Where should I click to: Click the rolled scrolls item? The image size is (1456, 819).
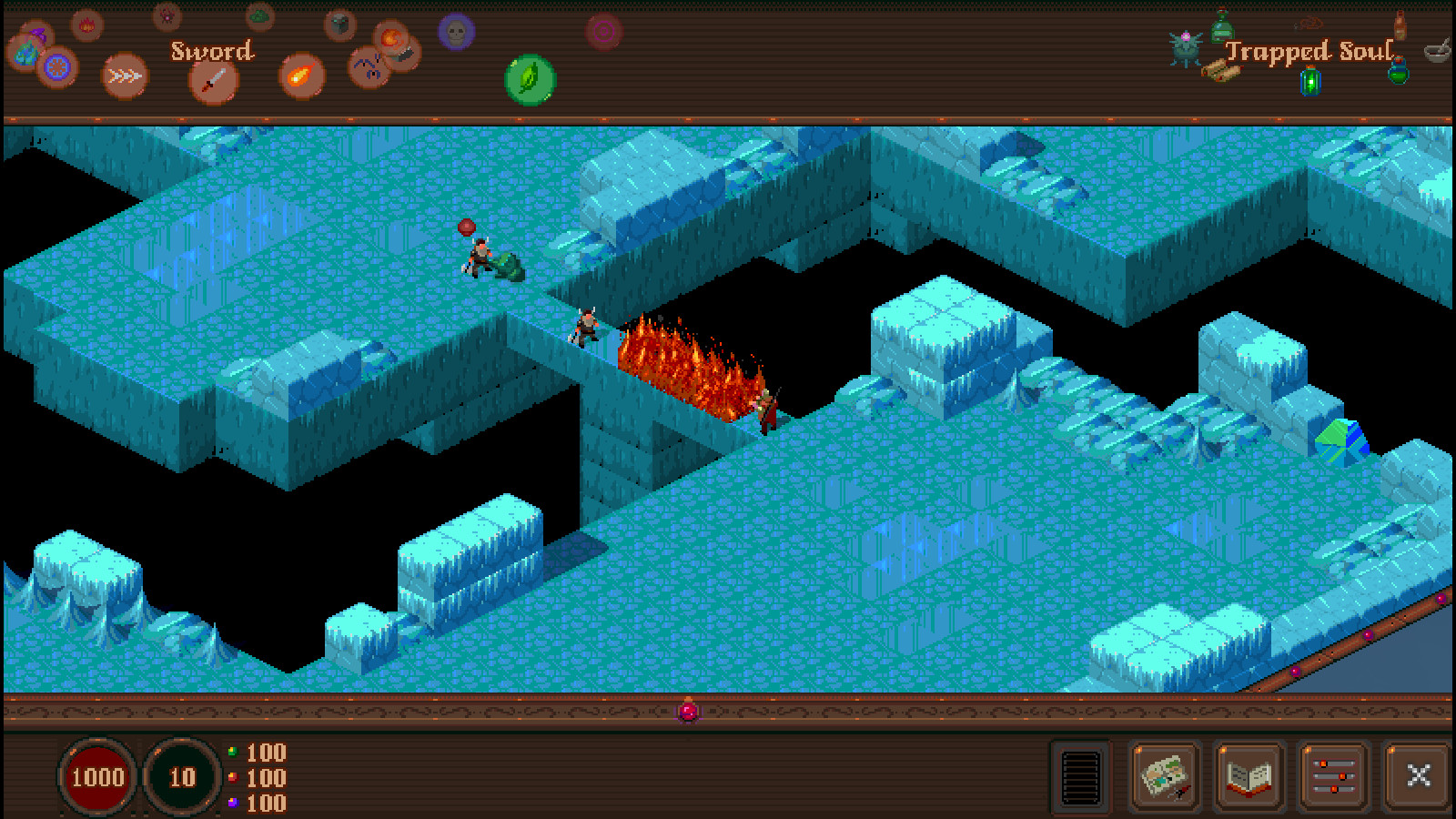1219,71
